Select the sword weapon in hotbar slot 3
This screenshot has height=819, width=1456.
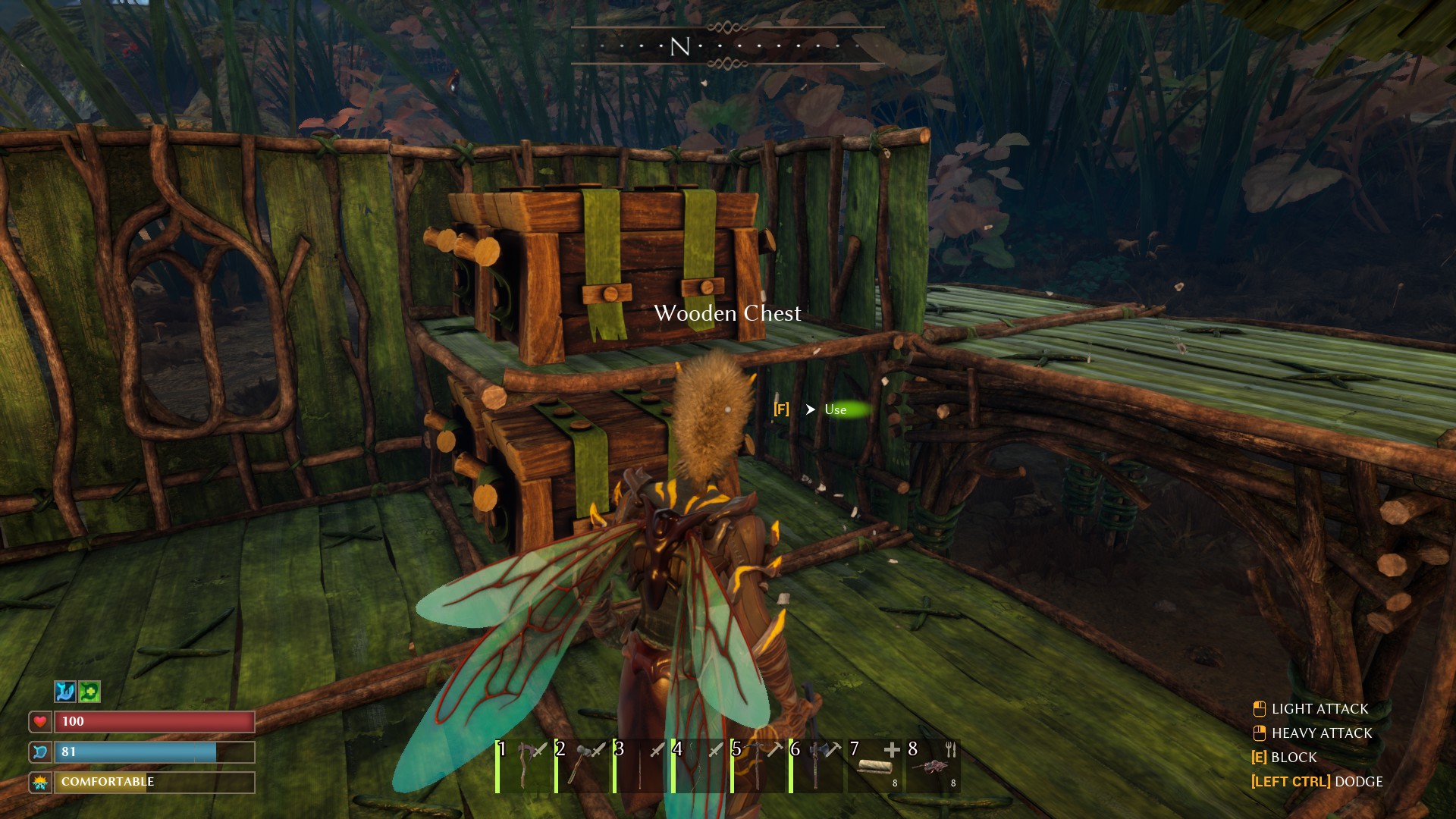[x=637, y=766]
